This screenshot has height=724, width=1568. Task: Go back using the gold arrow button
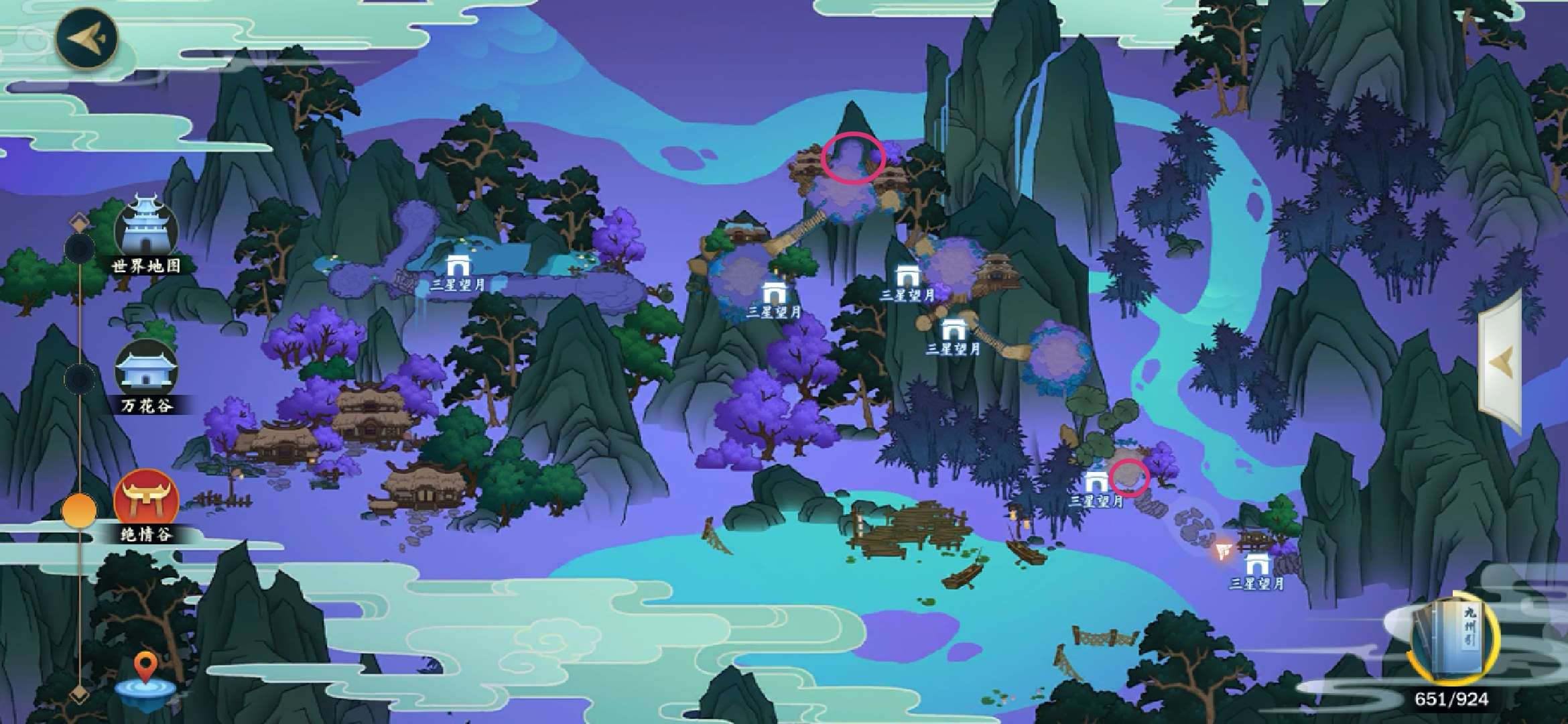[86, 38]
